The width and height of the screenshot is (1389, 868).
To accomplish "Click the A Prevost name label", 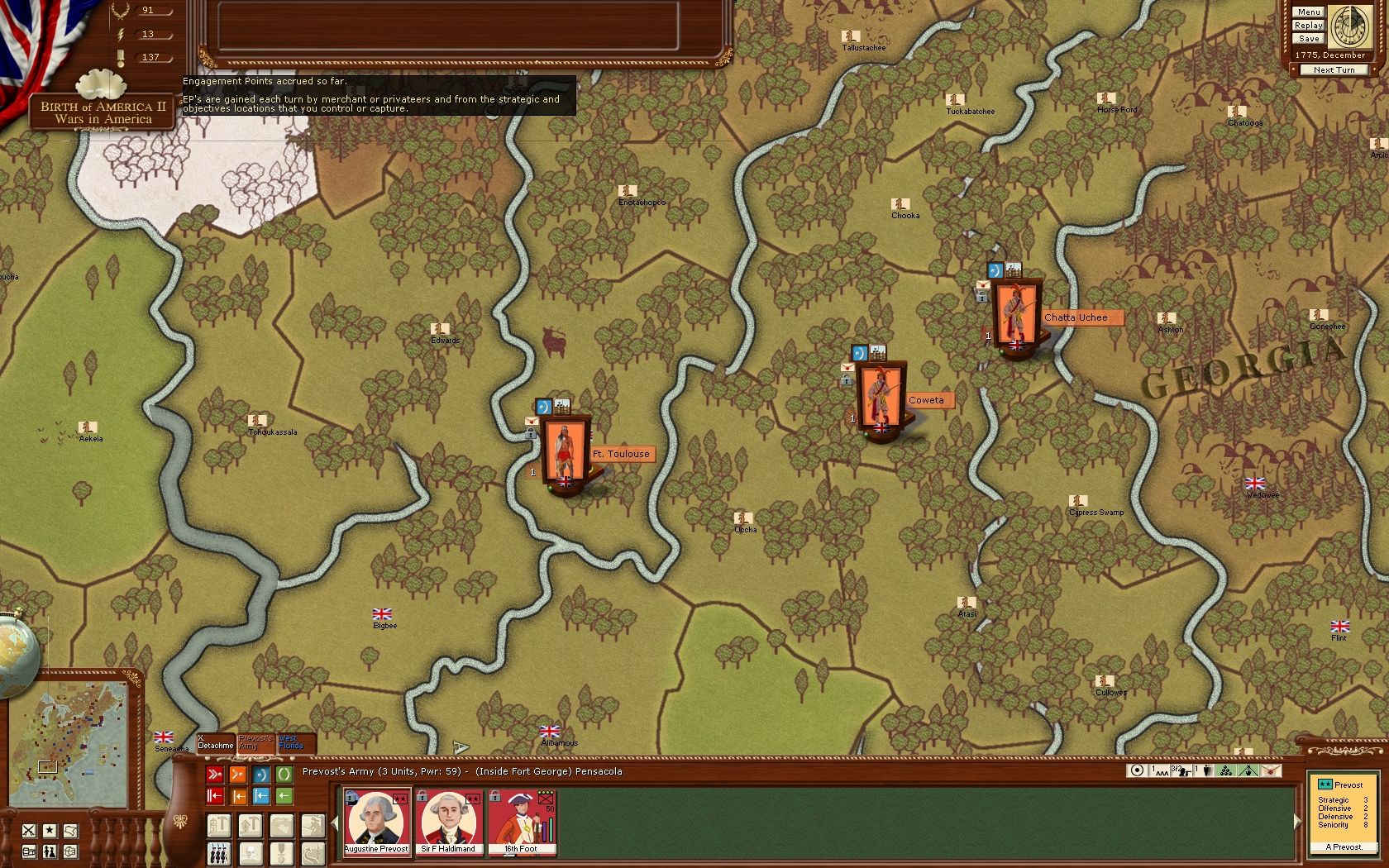I will coord(1344,847).
